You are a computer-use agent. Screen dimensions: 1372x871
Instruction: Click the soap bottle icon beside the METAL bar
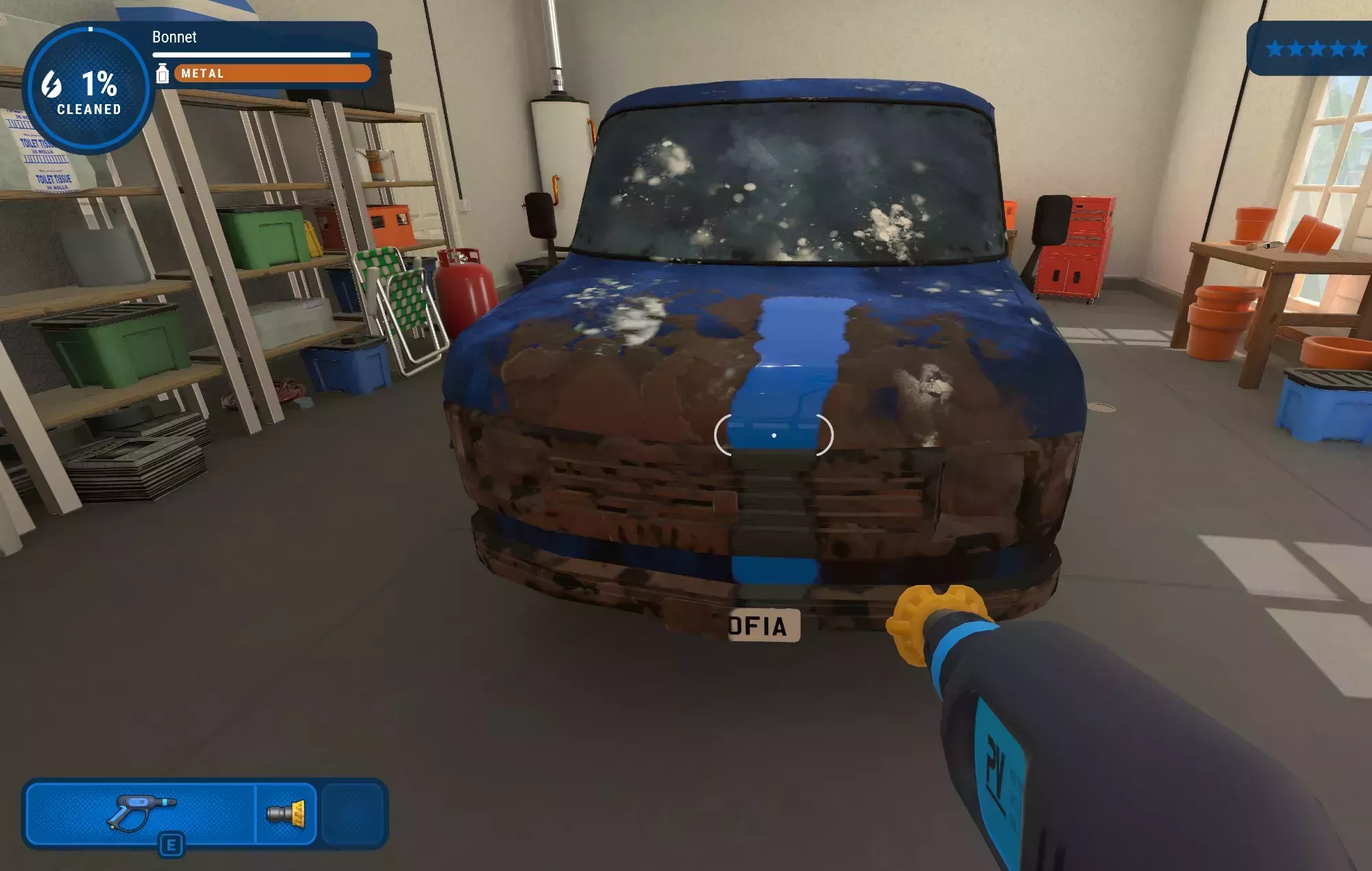(x=163, y=73)
